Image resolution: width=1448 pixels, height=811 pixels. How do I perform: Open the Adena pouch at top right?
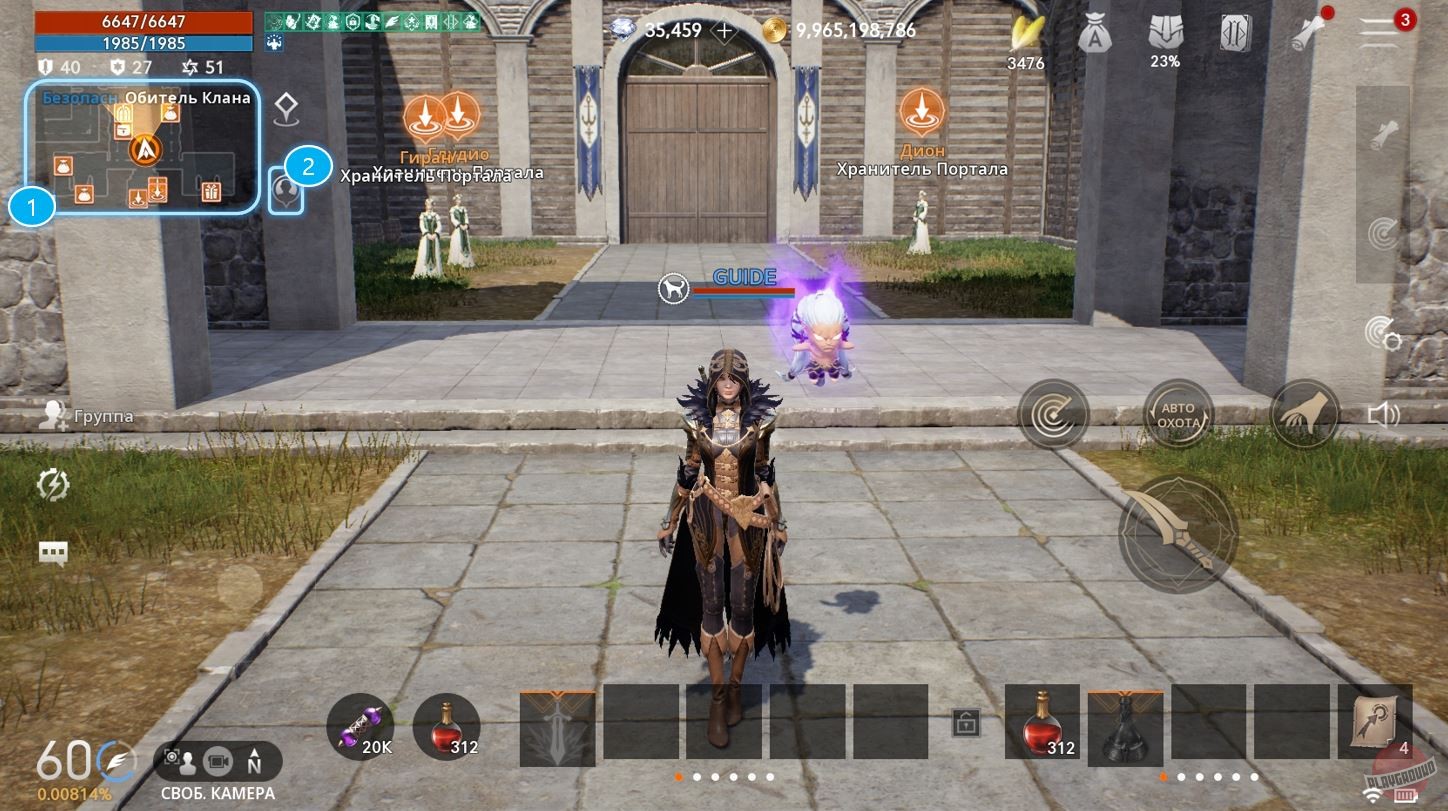tap(1097, 30)
